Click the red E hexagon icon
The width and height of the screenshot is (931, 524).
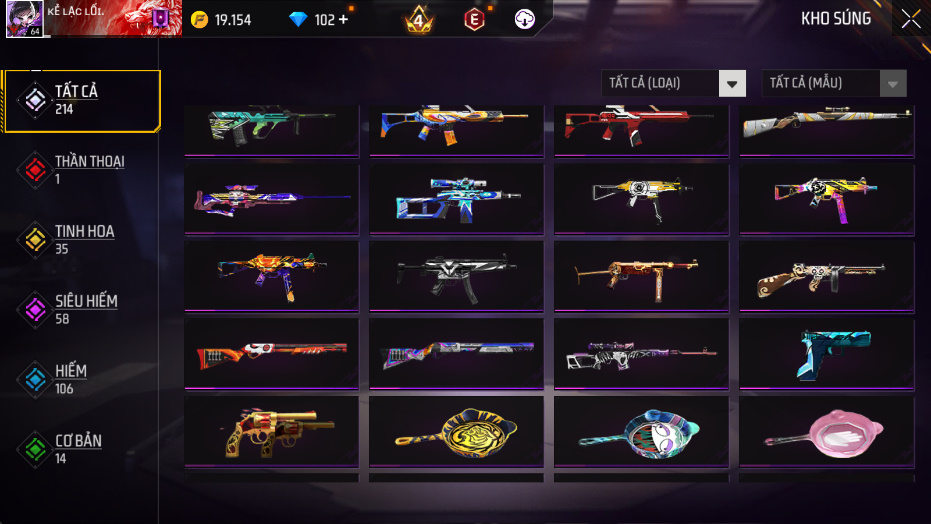point(474,19)
